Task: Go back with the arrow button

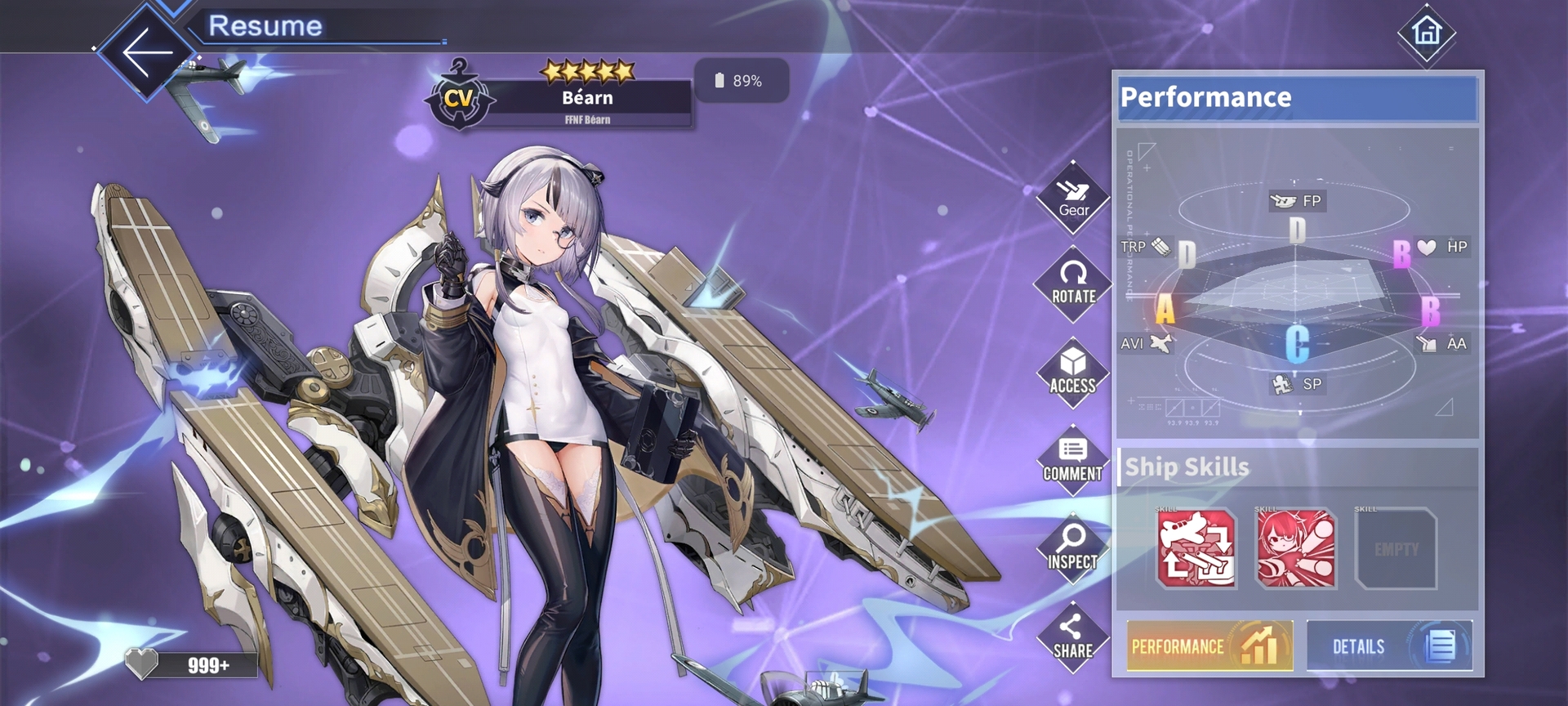Action: [x=147, y=52]
